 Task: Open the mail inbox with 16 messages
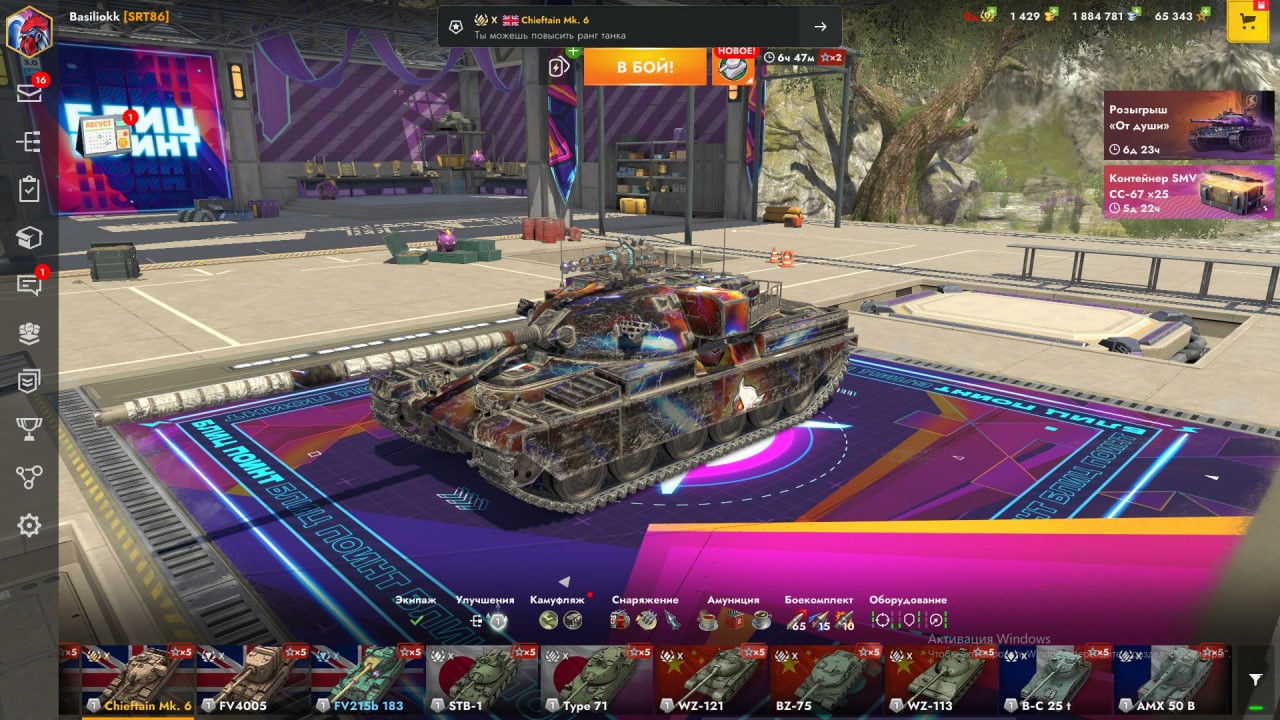29,93
